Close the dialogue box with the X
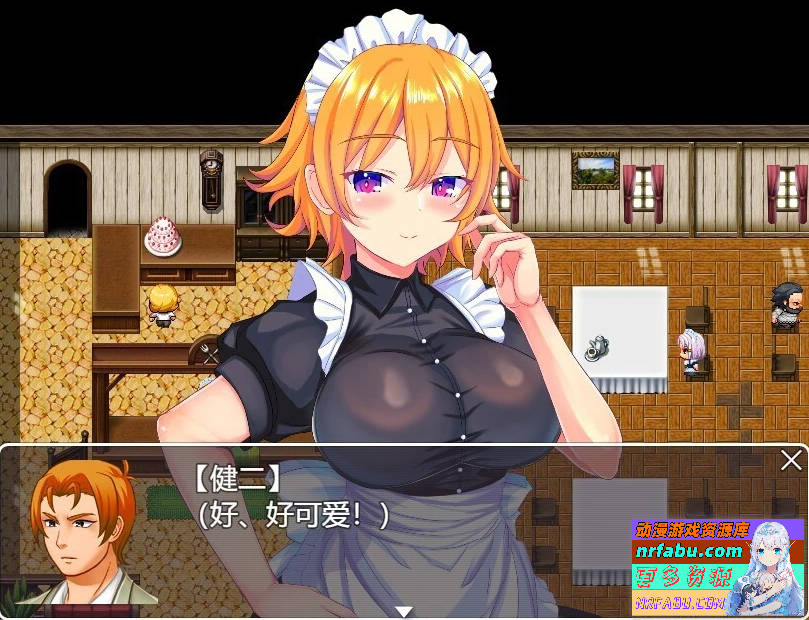The image size is (809, 620). coord(791,460)
